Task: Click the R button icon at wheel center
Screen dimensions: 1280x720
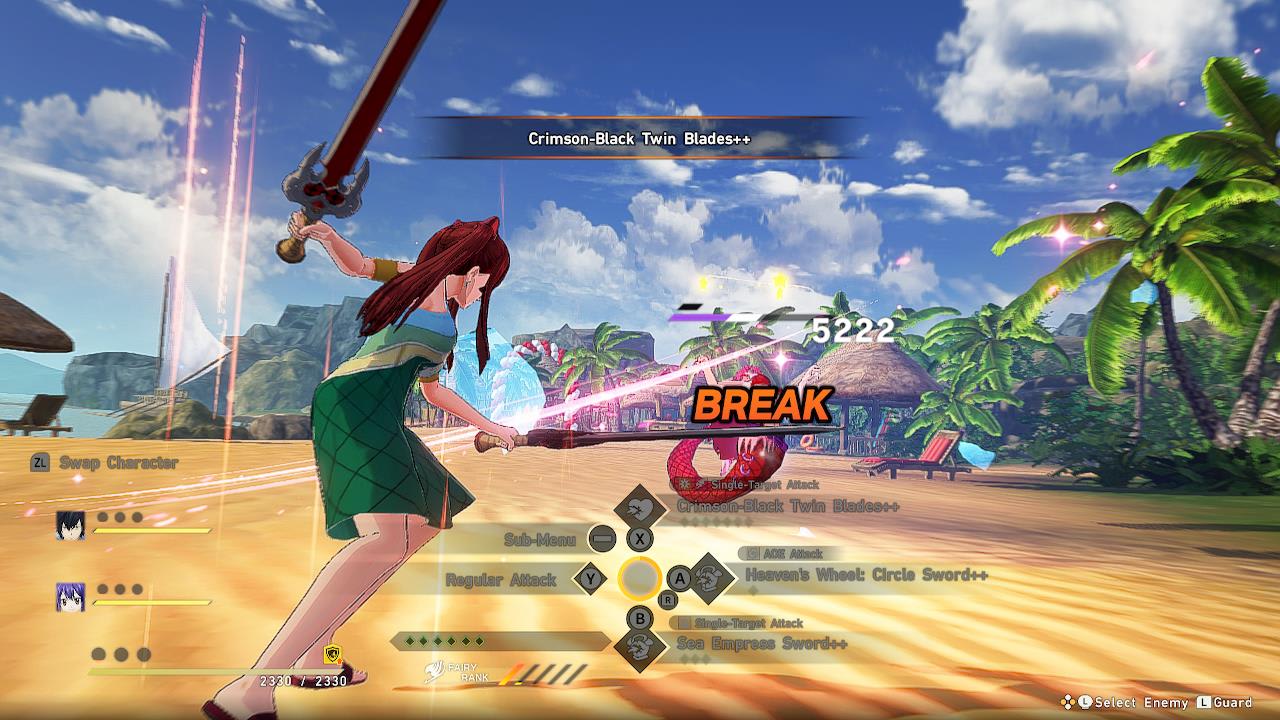Action: coord(667,600)
